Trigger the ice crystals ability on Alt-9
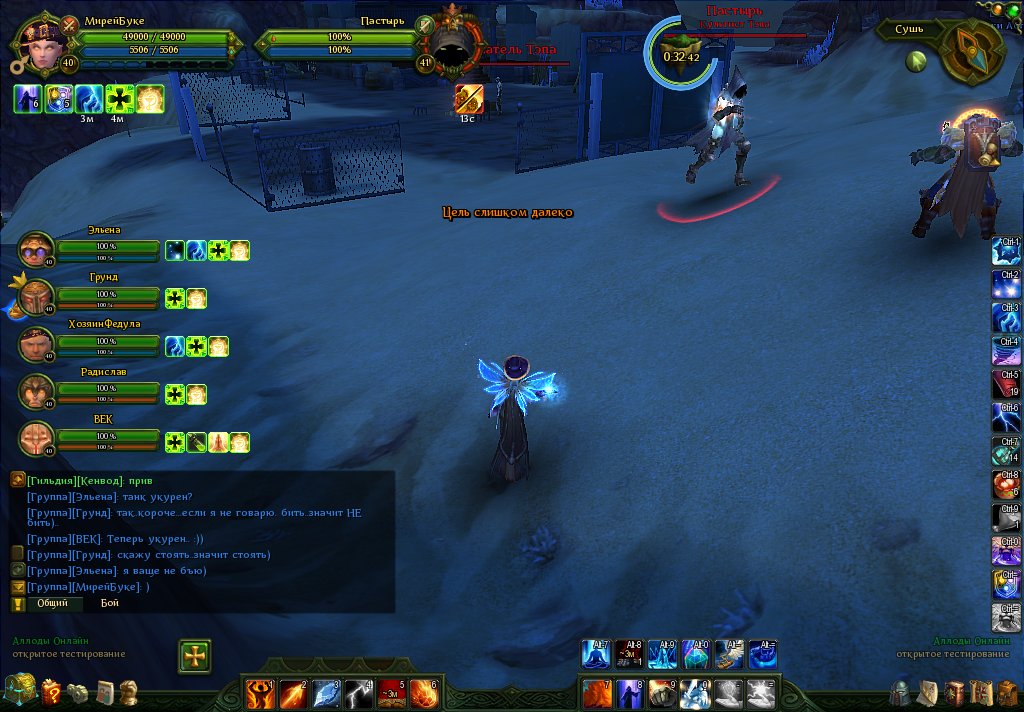1024x712 pixels. [x=662, y=655]
